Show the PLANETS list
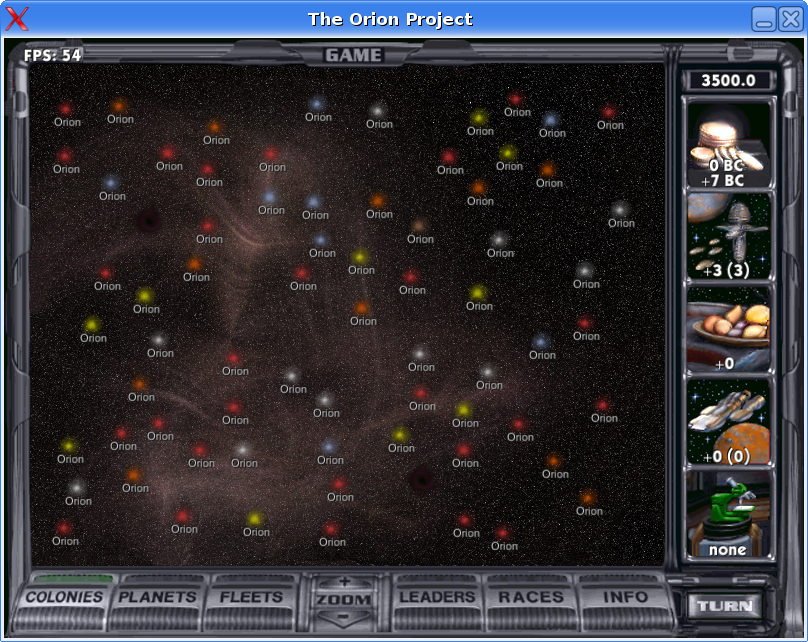This screenshot has height=642, width=808. [158, 597]
